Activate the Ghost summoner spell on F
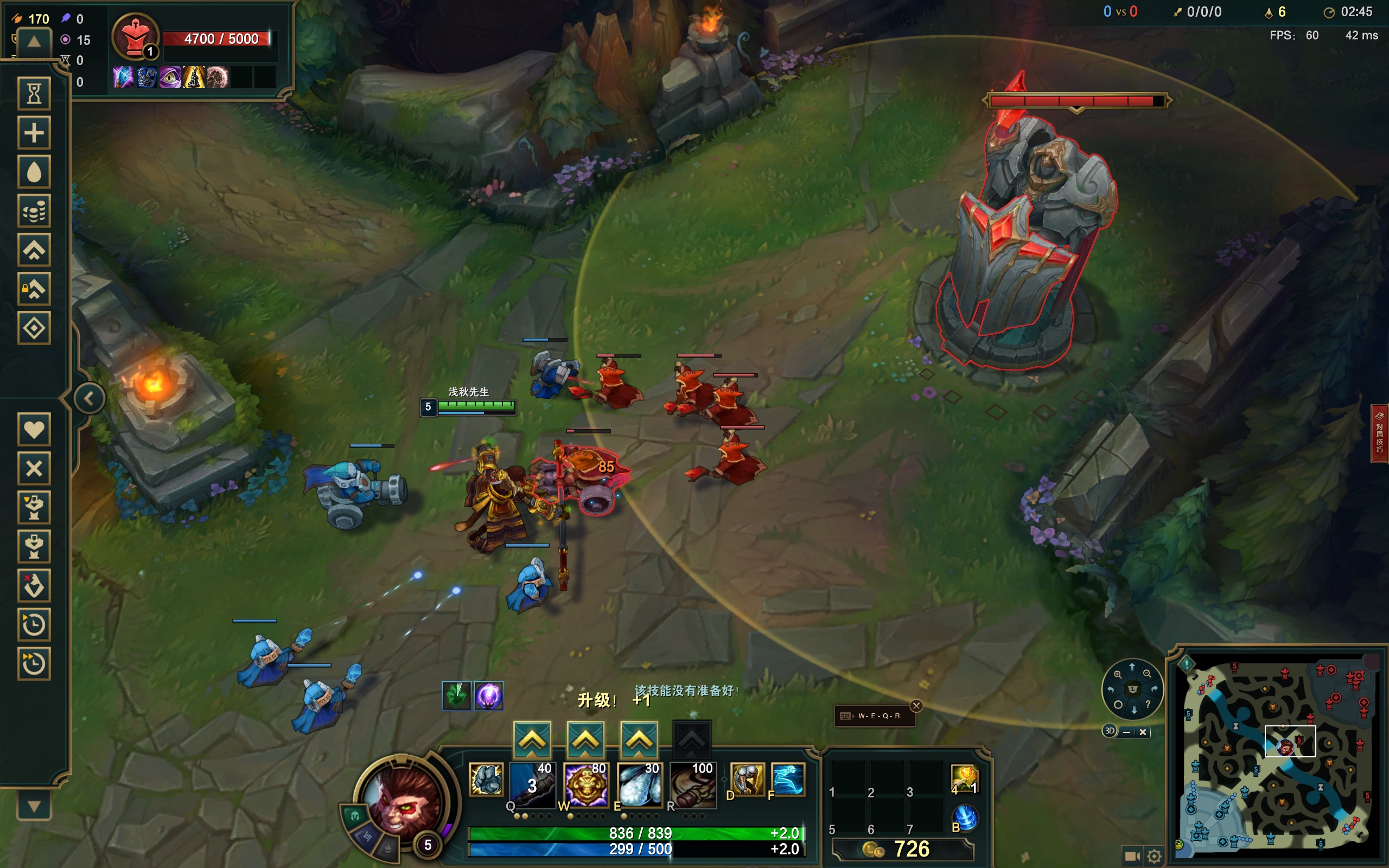The width and height of the screenshot is (1389, 868). (x=787, y=780)
